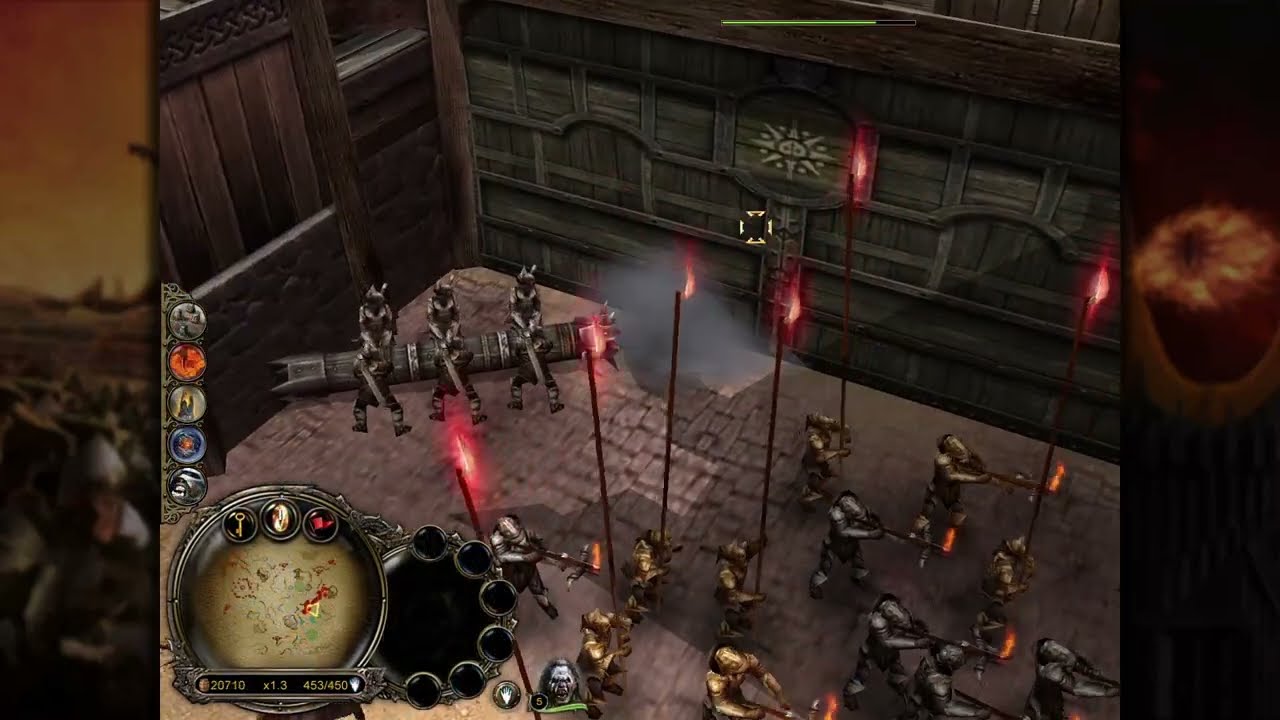
Task: Select the blue-rimmed fire power icon
Action: click(x=187, y=444)
